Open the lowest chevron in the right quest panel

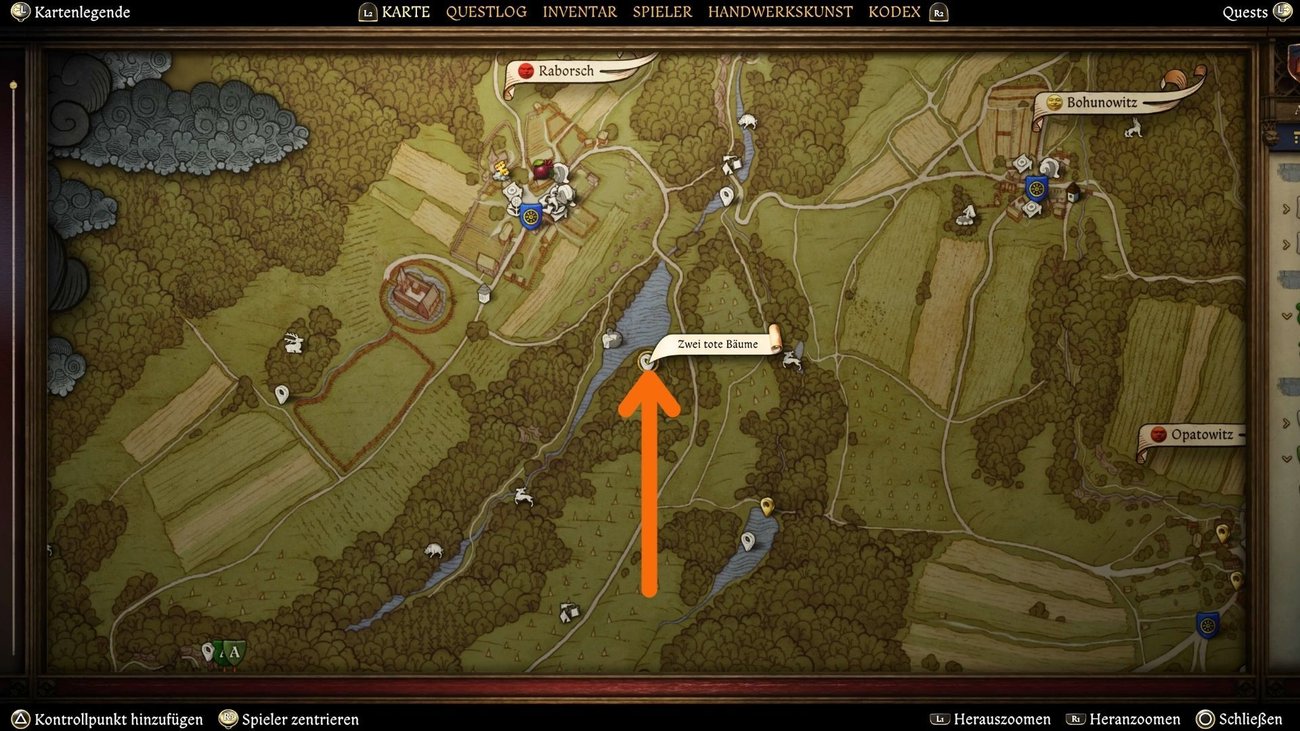tap(1286, 458)
